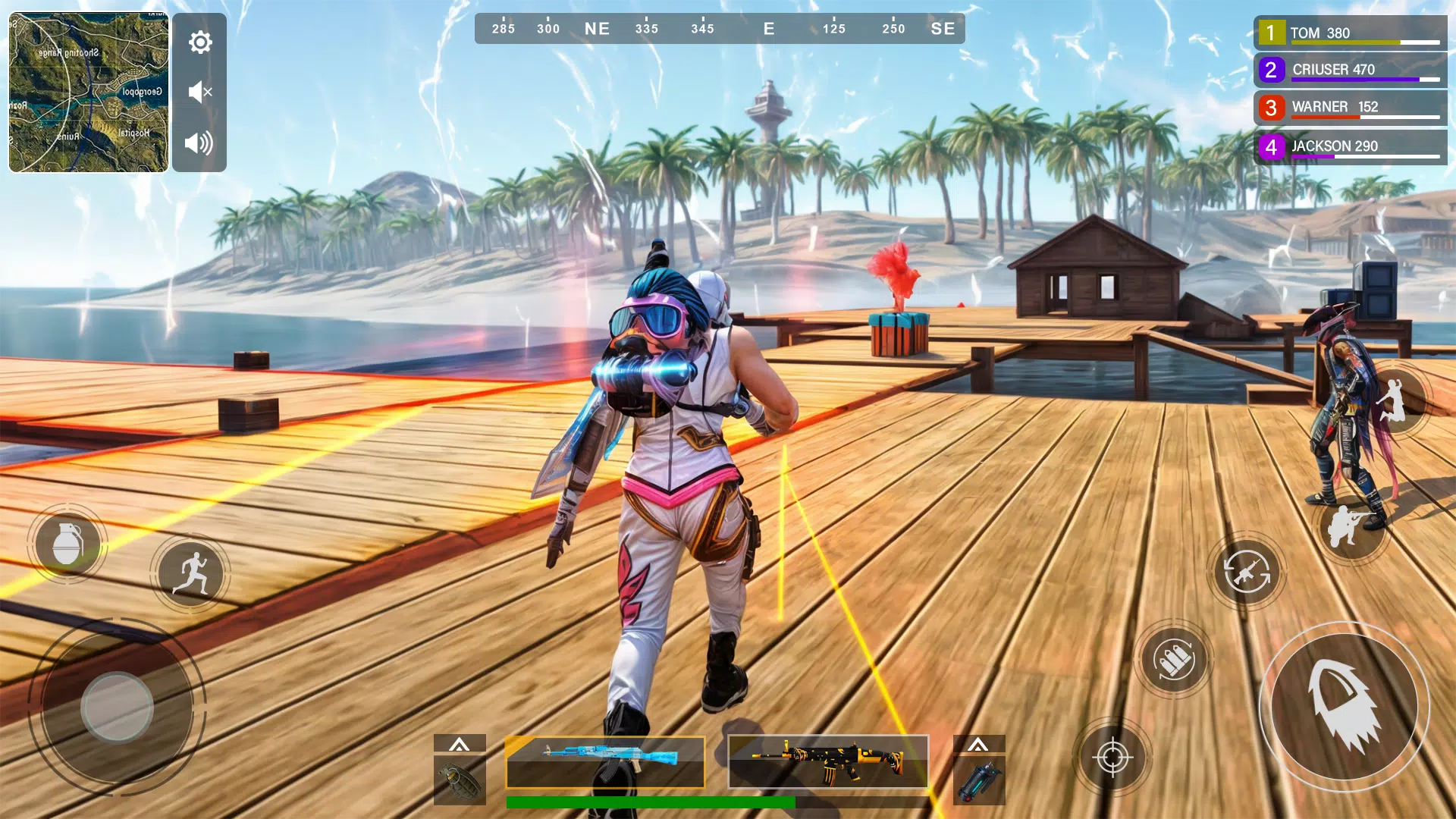1456x819 pixels.
Task: Throw a grenade with the round grenade button
Action: pos(67,543)
